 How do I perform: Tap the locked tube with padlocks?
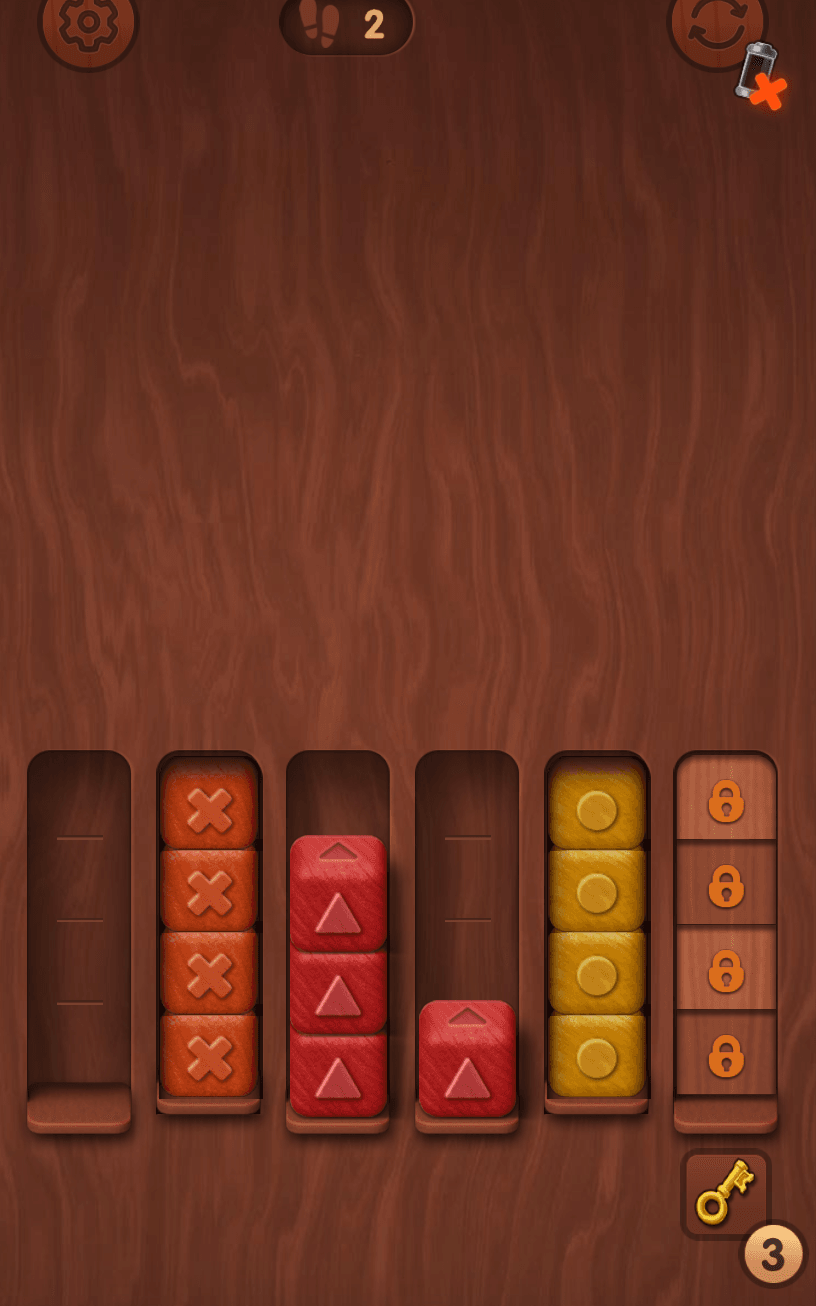pyautogui.click(x=726, y=930)
